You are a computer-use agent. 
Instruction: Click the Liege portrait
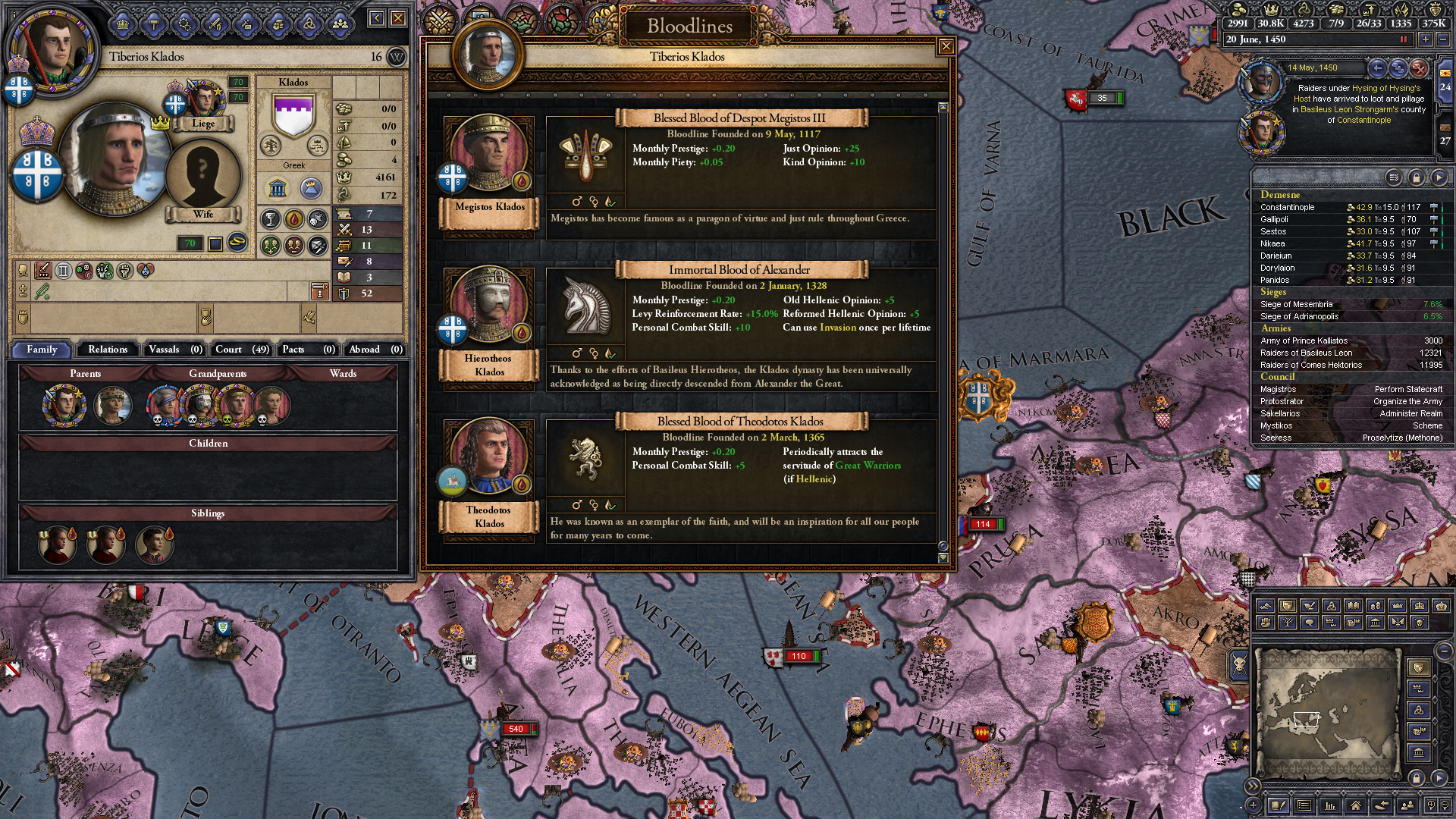pyautogui.click(x=203, y=101)
